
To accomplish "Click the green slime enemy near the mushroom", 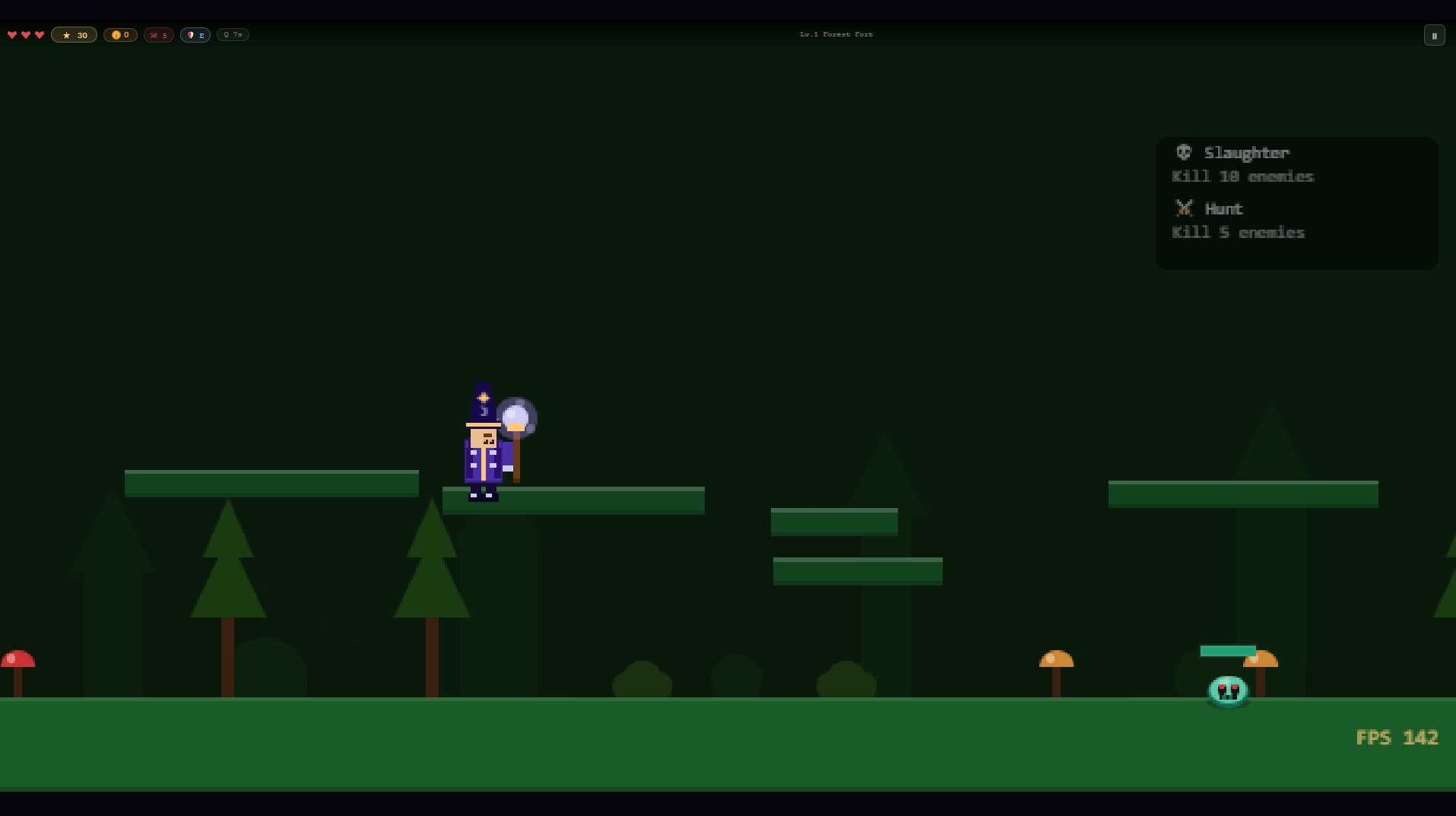I will [x=1228, y=691].
